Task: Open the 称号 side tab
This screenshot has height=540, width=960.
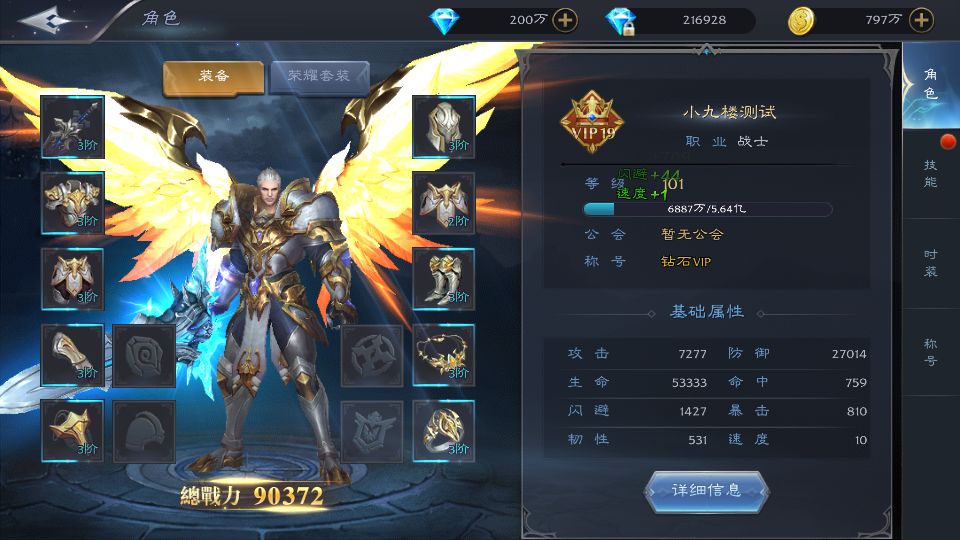Action: click(931, 352)
